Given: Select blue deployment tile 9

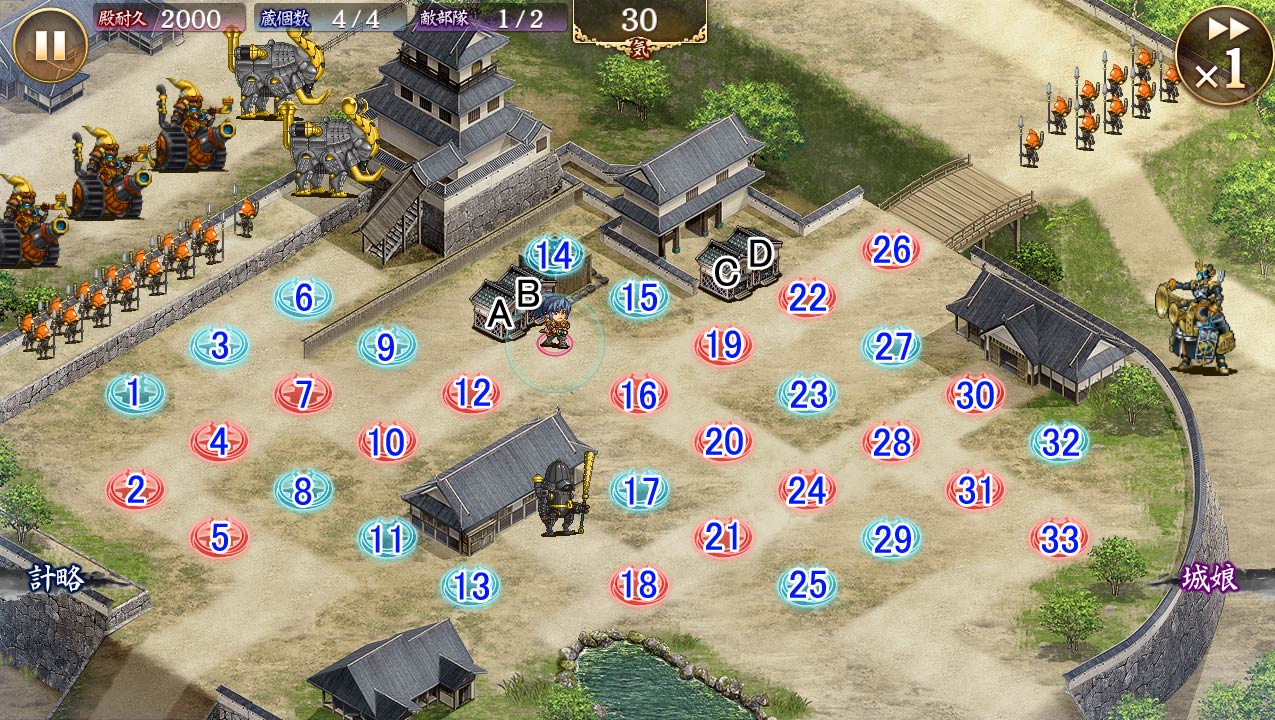Looking at the screenshot, I should (x=387, y=346).
